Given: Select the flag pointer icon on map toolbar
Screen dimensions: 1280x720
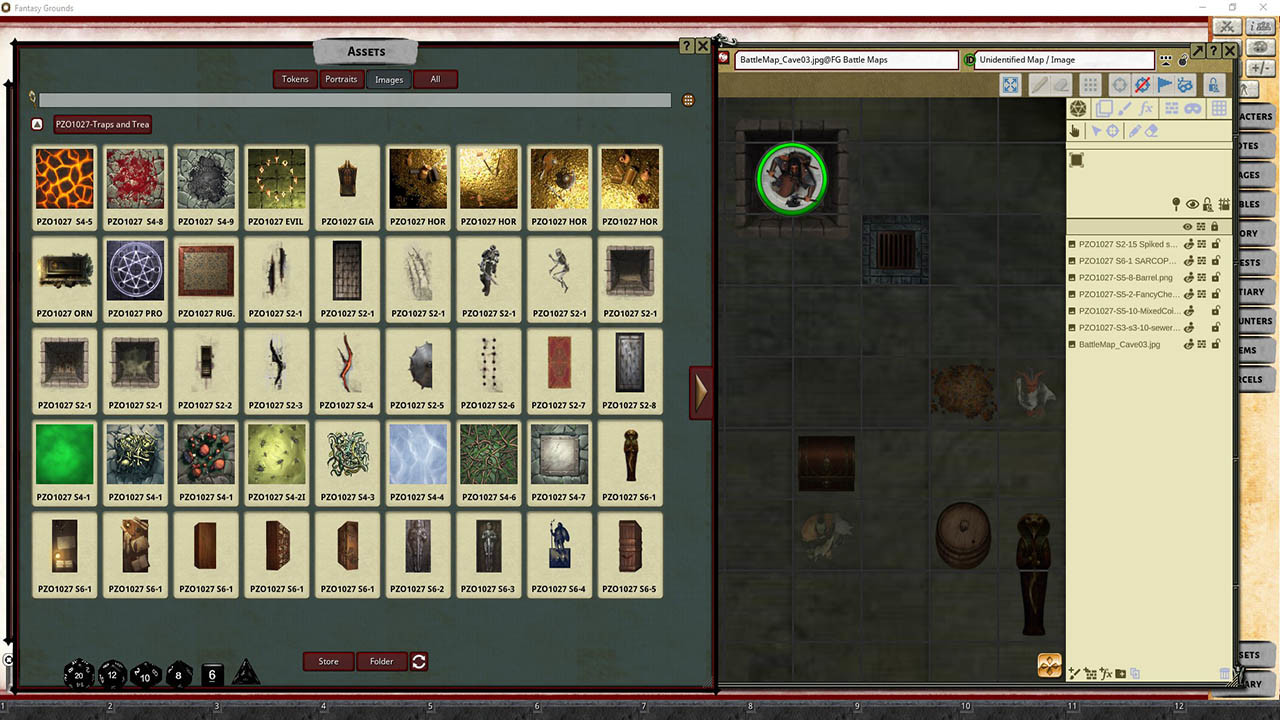Looking at the screenshot, I should pyautogui.click(x=1165, y=85).
